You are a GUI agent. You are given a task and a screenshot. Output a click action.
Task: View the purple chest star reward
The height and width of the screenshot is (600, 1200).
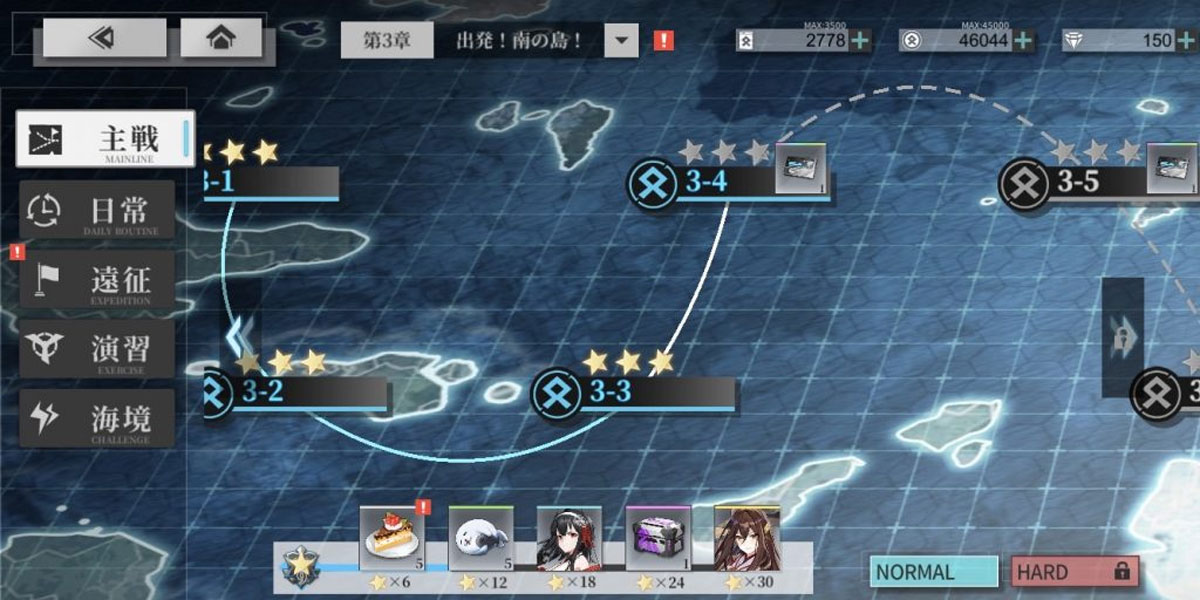pos(658,538)
